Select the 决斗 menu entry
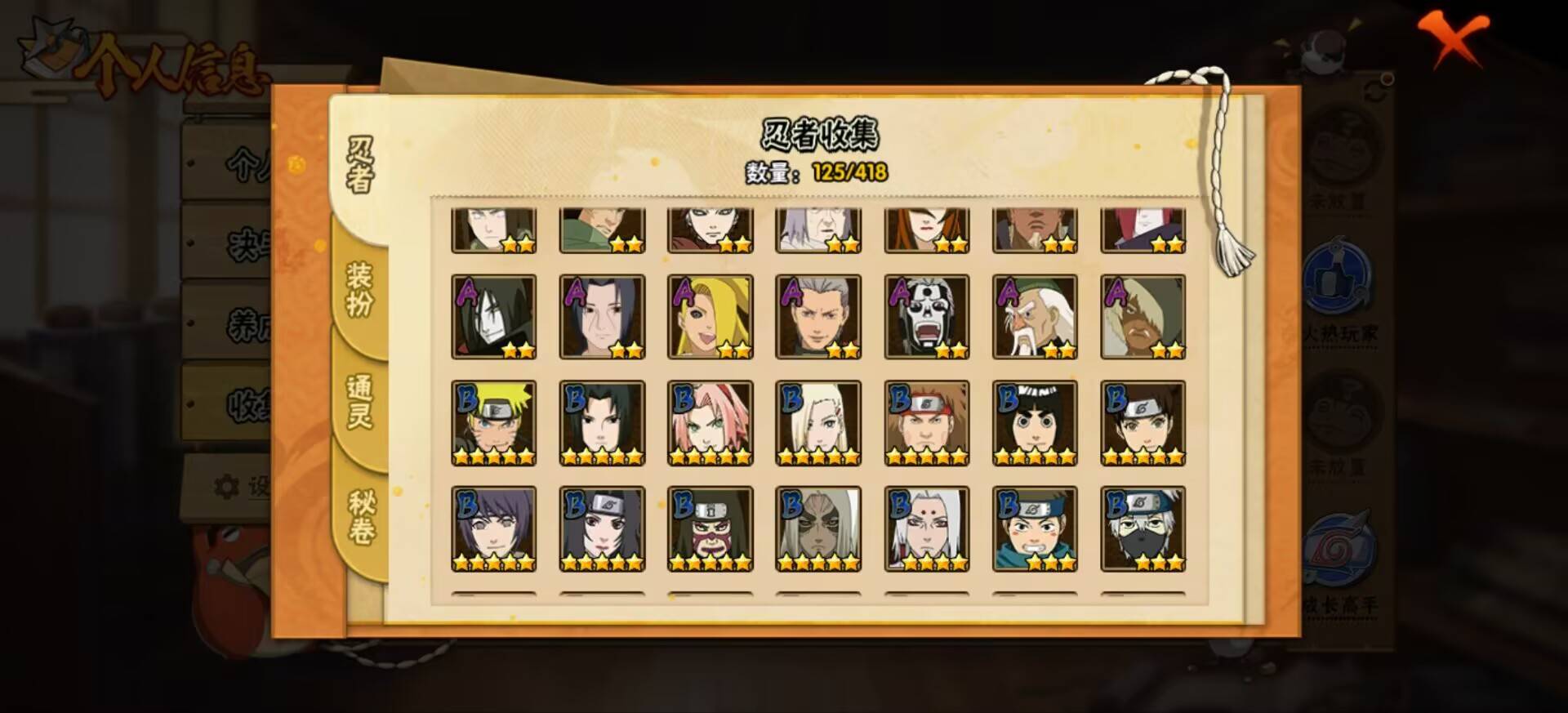Viewport: 1568px width, 713px height. click(245, 245)
